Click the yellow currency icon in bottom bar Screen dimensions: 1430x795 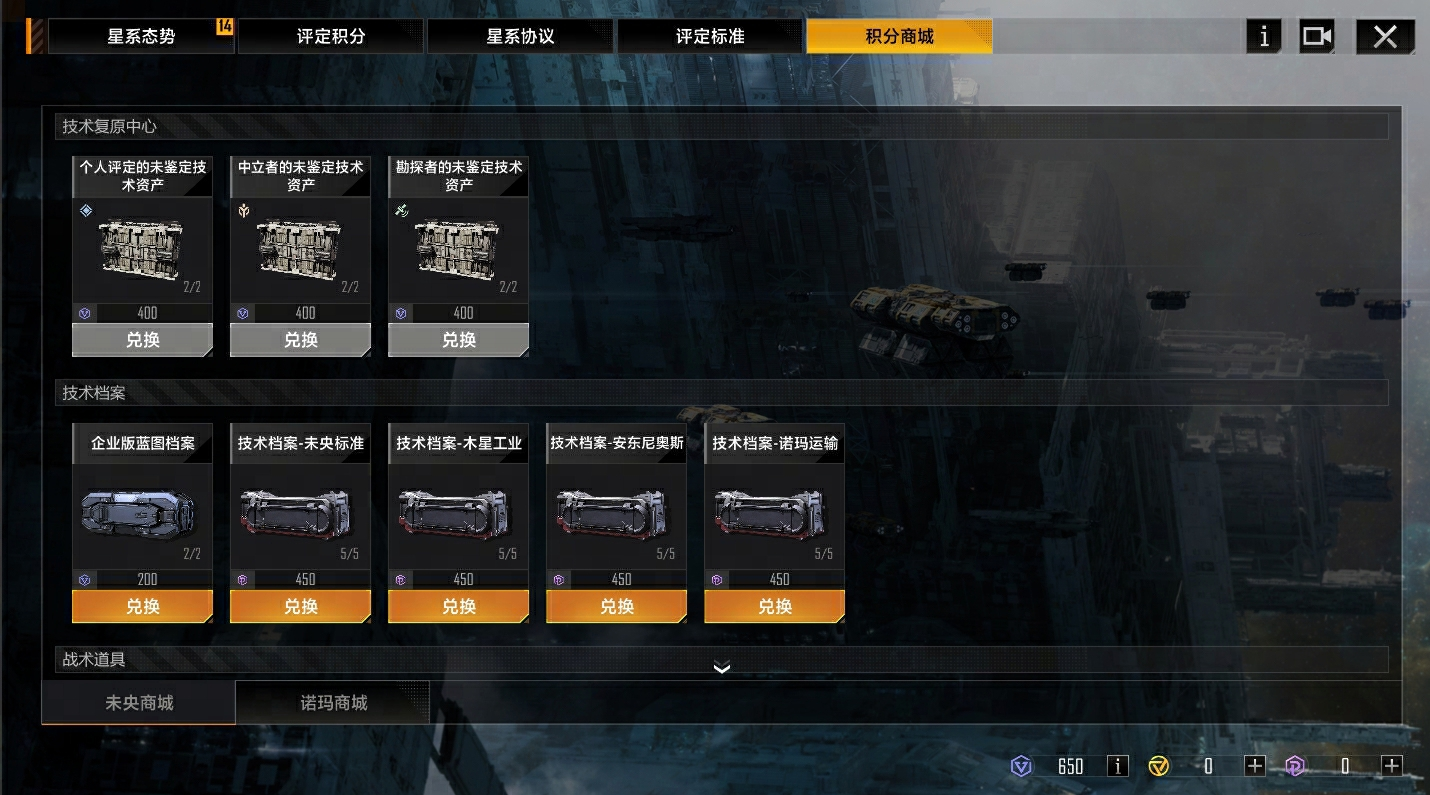(x=1160, y=765)
